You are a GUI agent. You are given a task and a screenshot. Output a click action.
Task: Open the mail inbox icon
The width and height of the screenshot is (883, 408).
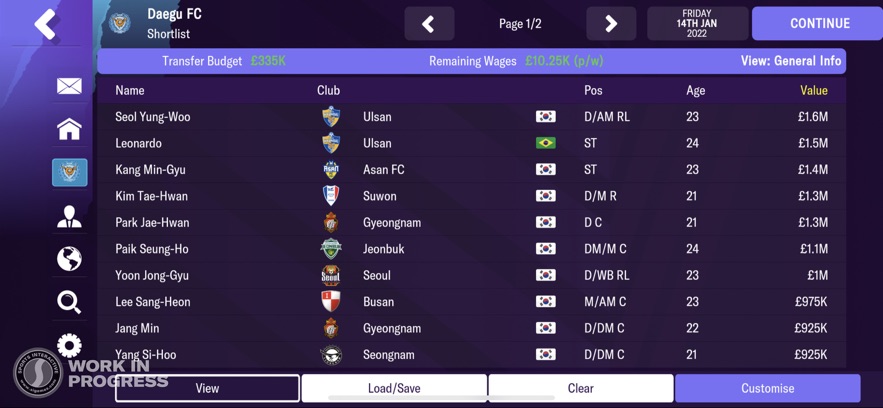coord(69,87)
